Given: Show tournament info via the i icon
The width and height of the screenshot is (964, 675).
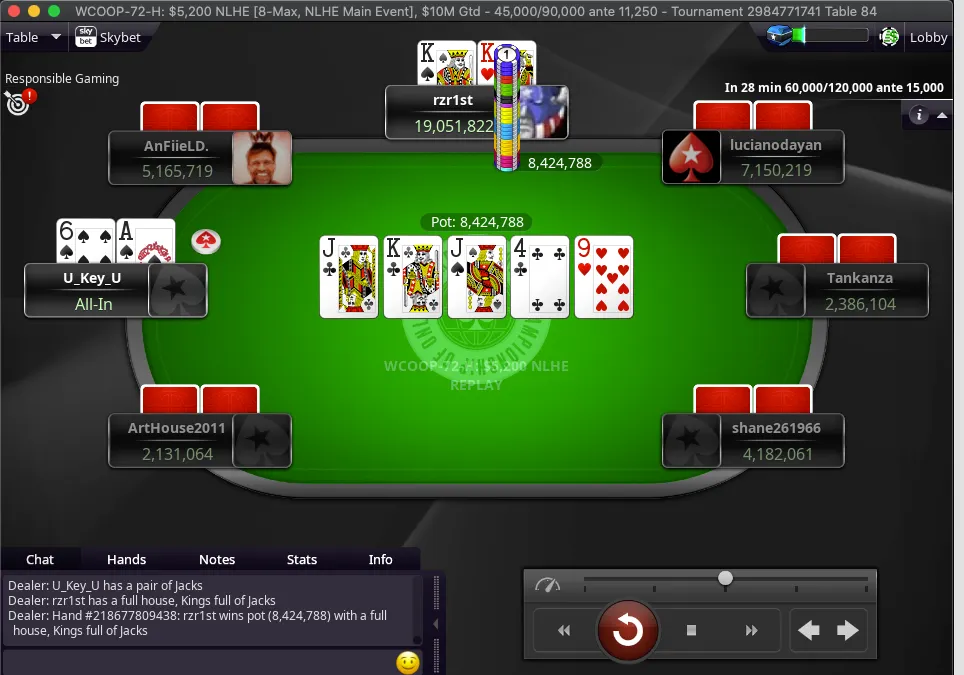Looking at the screenshot, I should coord(919,115).
